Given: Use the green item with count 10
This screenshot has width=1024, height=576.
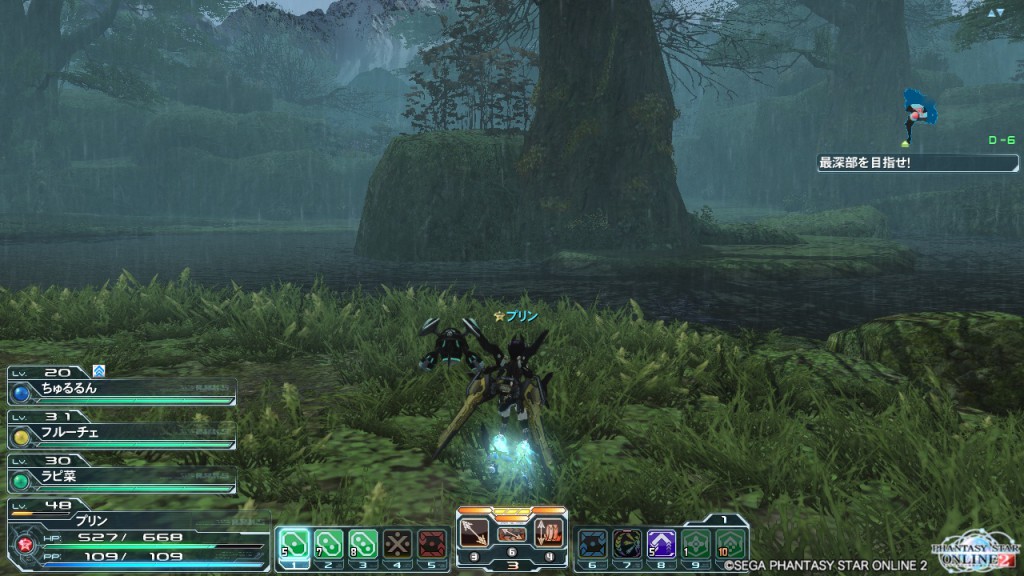Looking at the screenshot, I should click(x=730, y=543).
